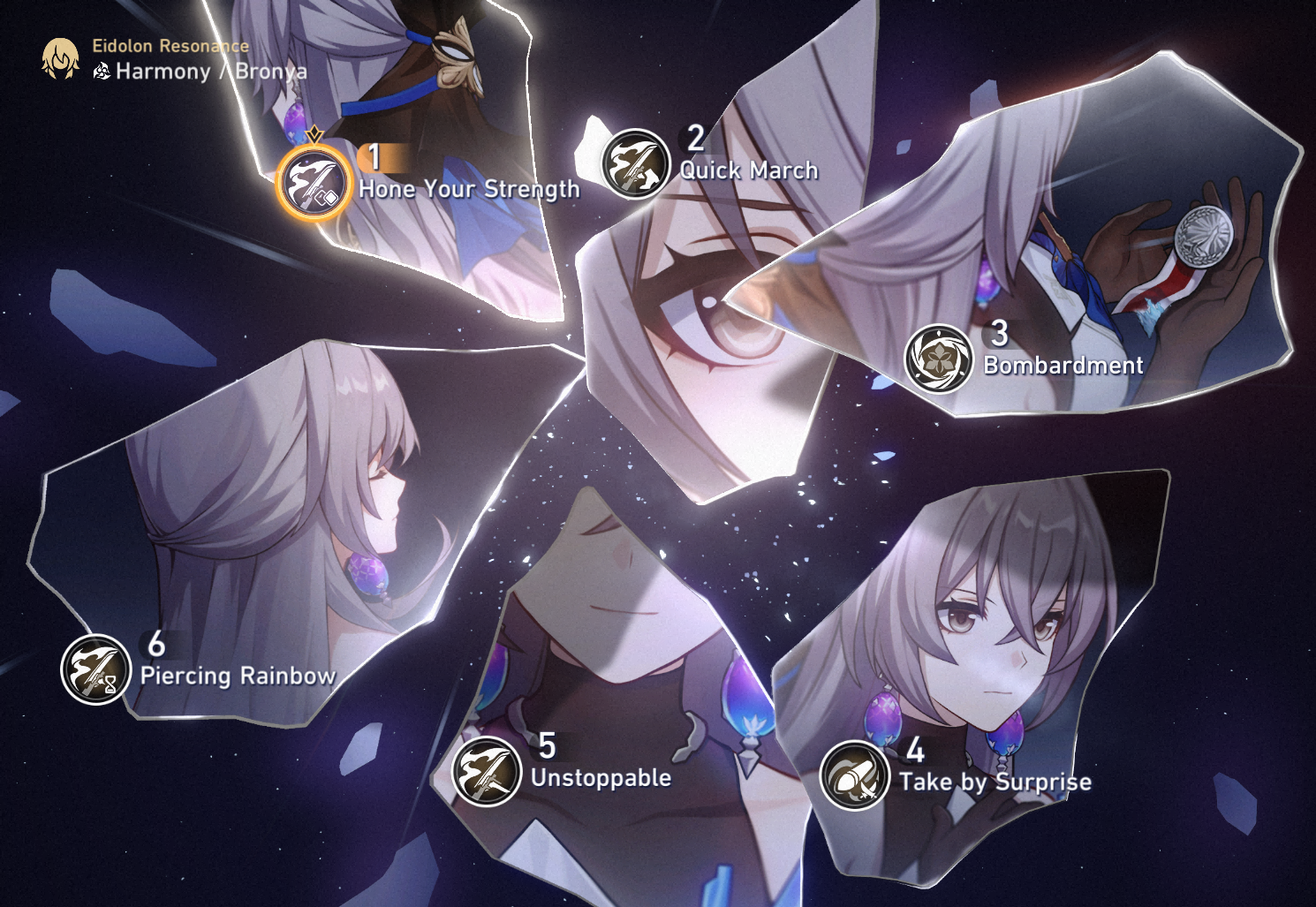The height and width of the screenshot is (907, 1316).
Task: Select the Take by Surprise eidolon icon
Action: [x=855, y=773]
